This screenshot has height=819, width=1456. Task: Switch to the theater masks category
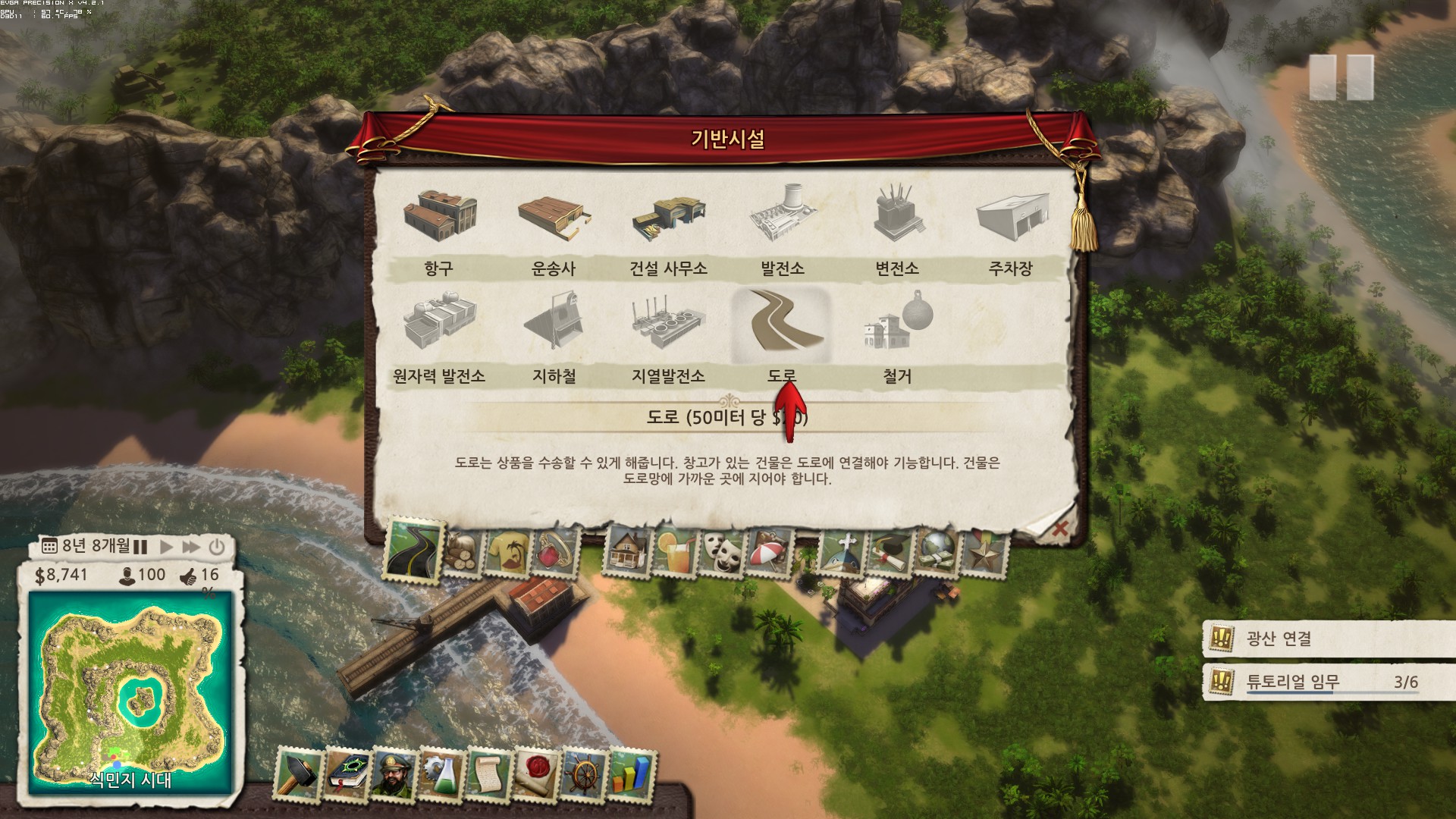[720, 551]
